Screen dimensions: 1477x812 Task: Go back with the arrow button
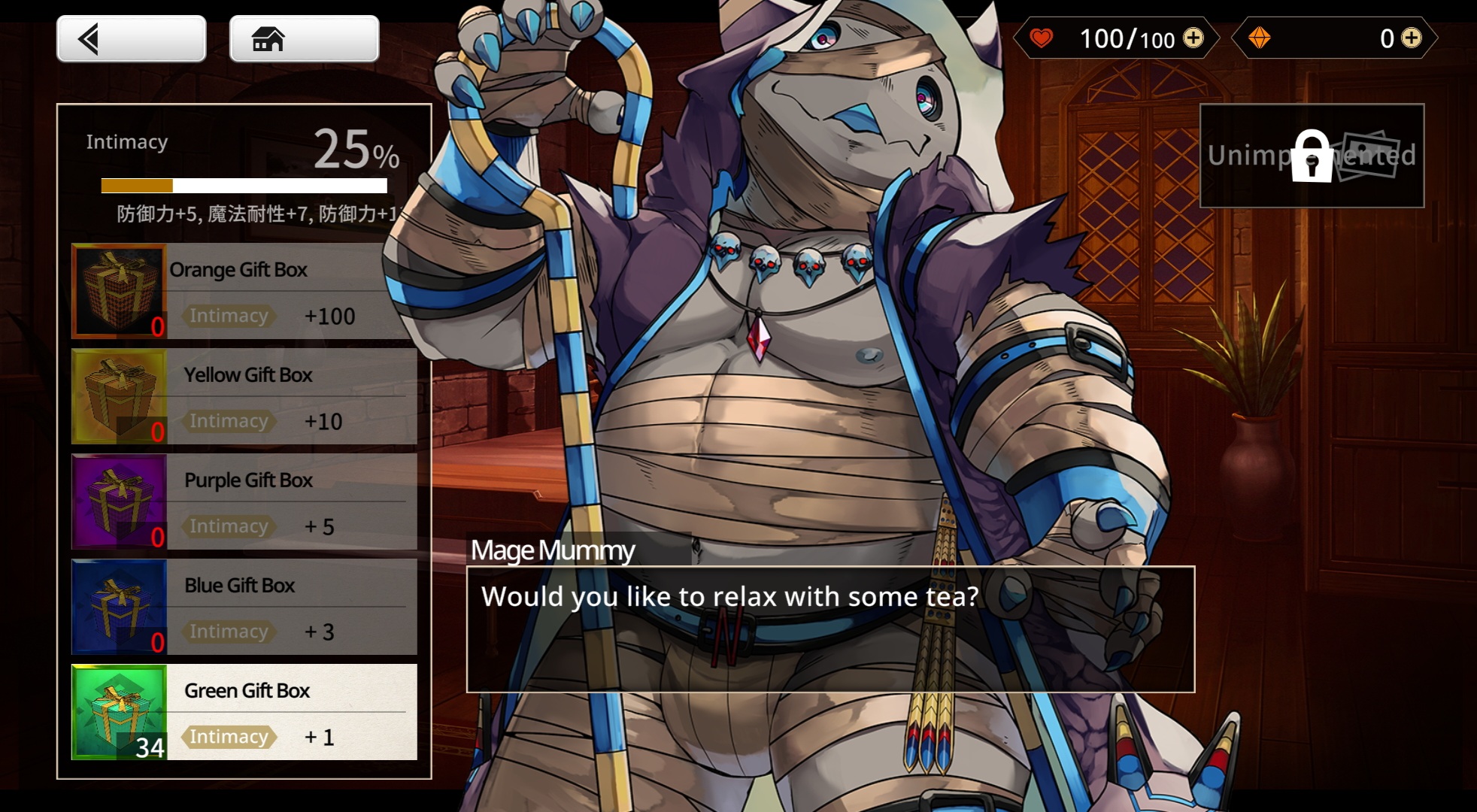131,39
